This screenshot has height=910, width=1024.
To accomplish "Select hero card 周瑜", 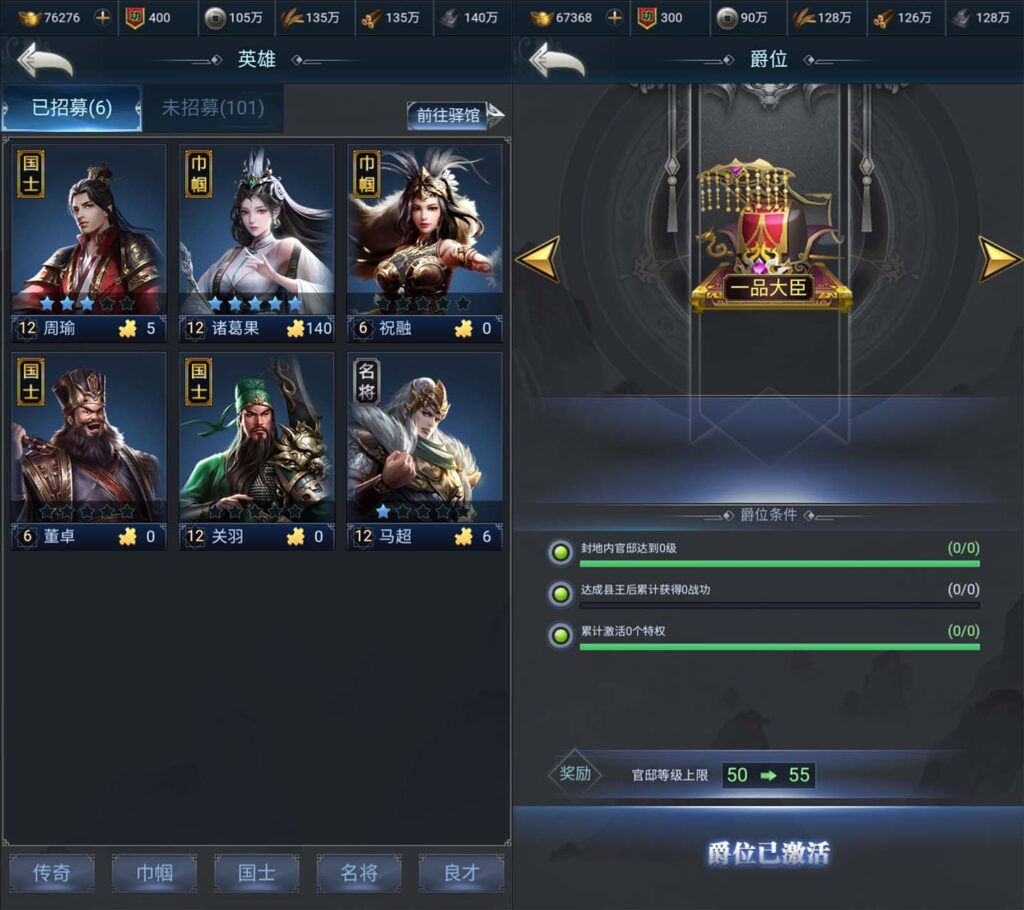I will [x=88, y=242].
